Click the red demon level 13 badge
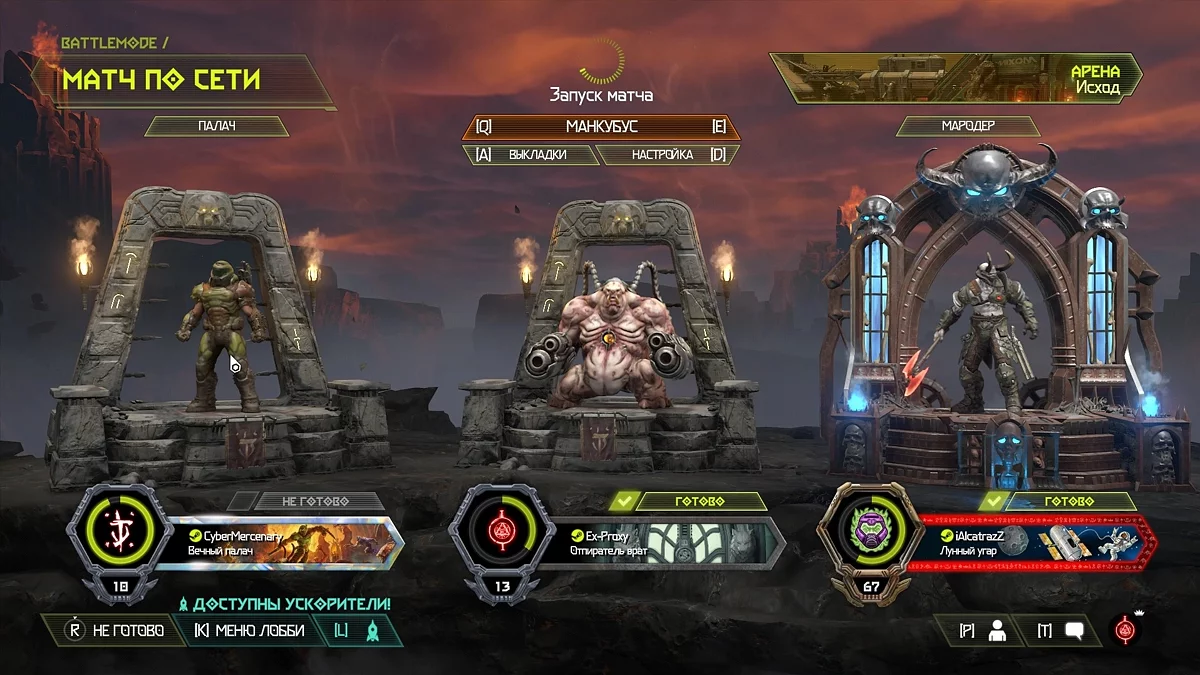 click(x=502, y=529)
